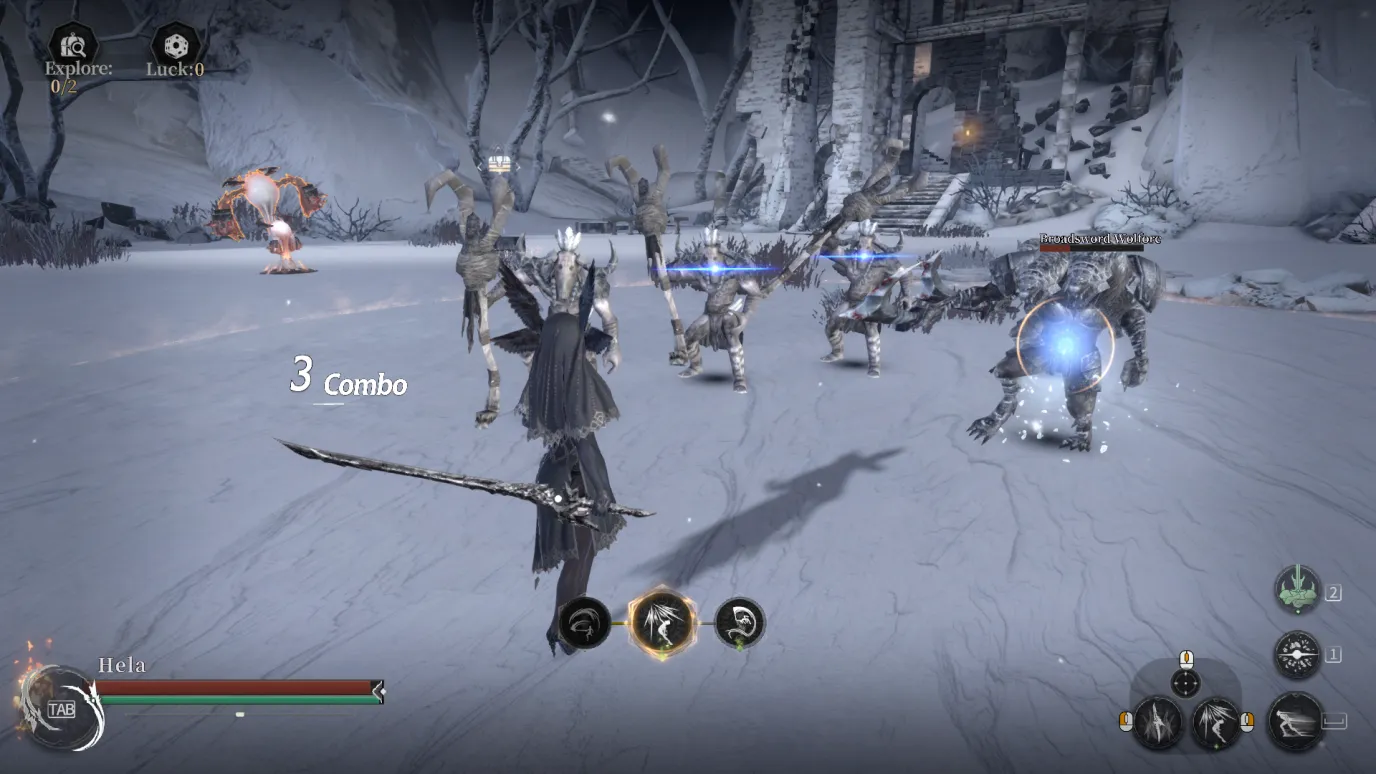The width and height of the screenshot is (1376, 774).
Task: Select the double slash combo skill icon
Action: click(x=584, y=622)
